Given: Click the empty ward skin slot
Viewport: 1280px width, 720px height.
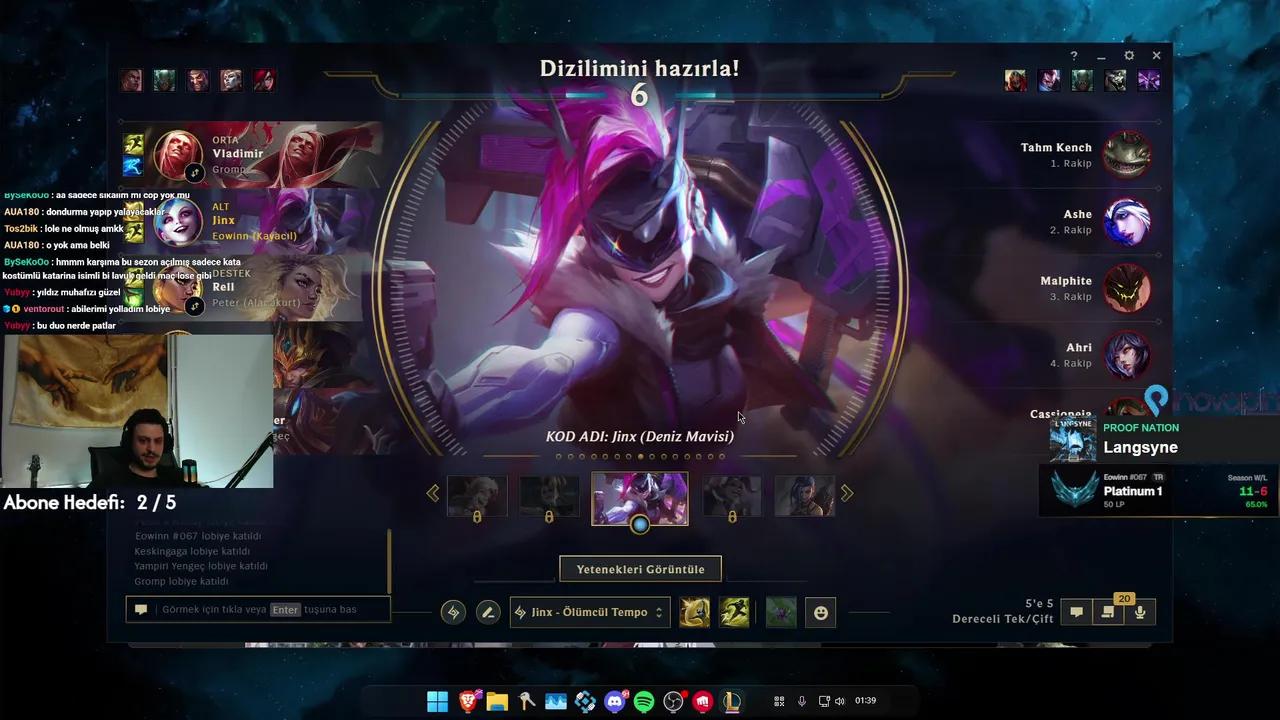Looking at the screenshot, I should tap(781, 612).
